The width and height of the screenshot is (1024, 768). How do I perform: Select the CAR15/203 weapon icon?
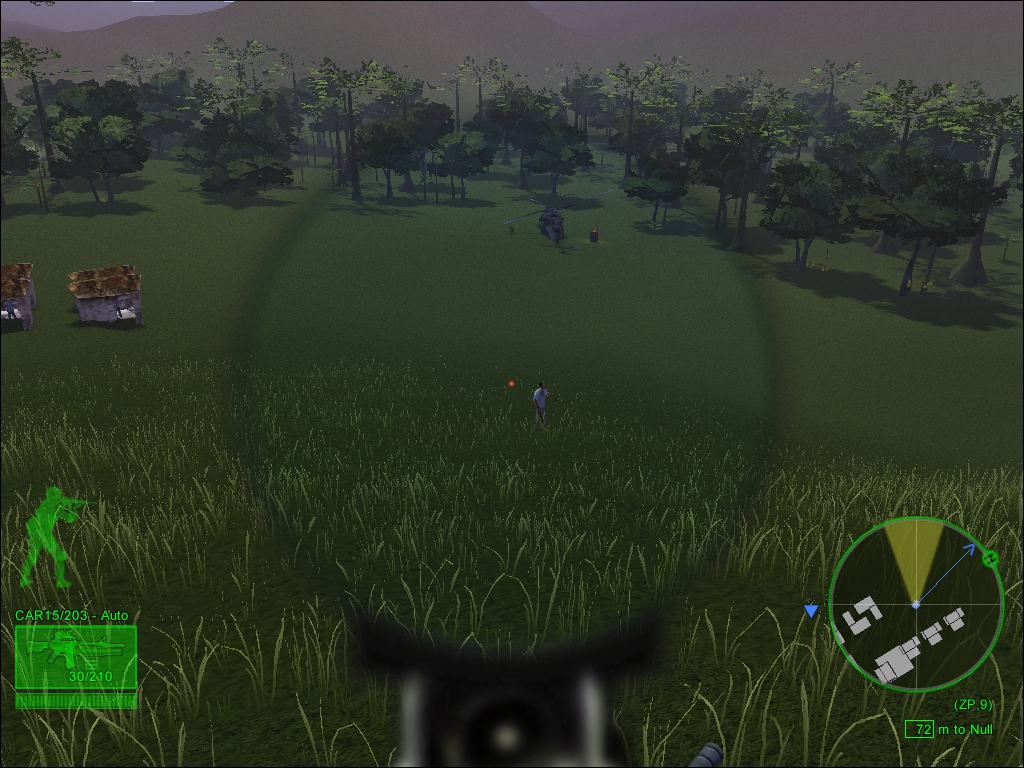click(75, 656)
